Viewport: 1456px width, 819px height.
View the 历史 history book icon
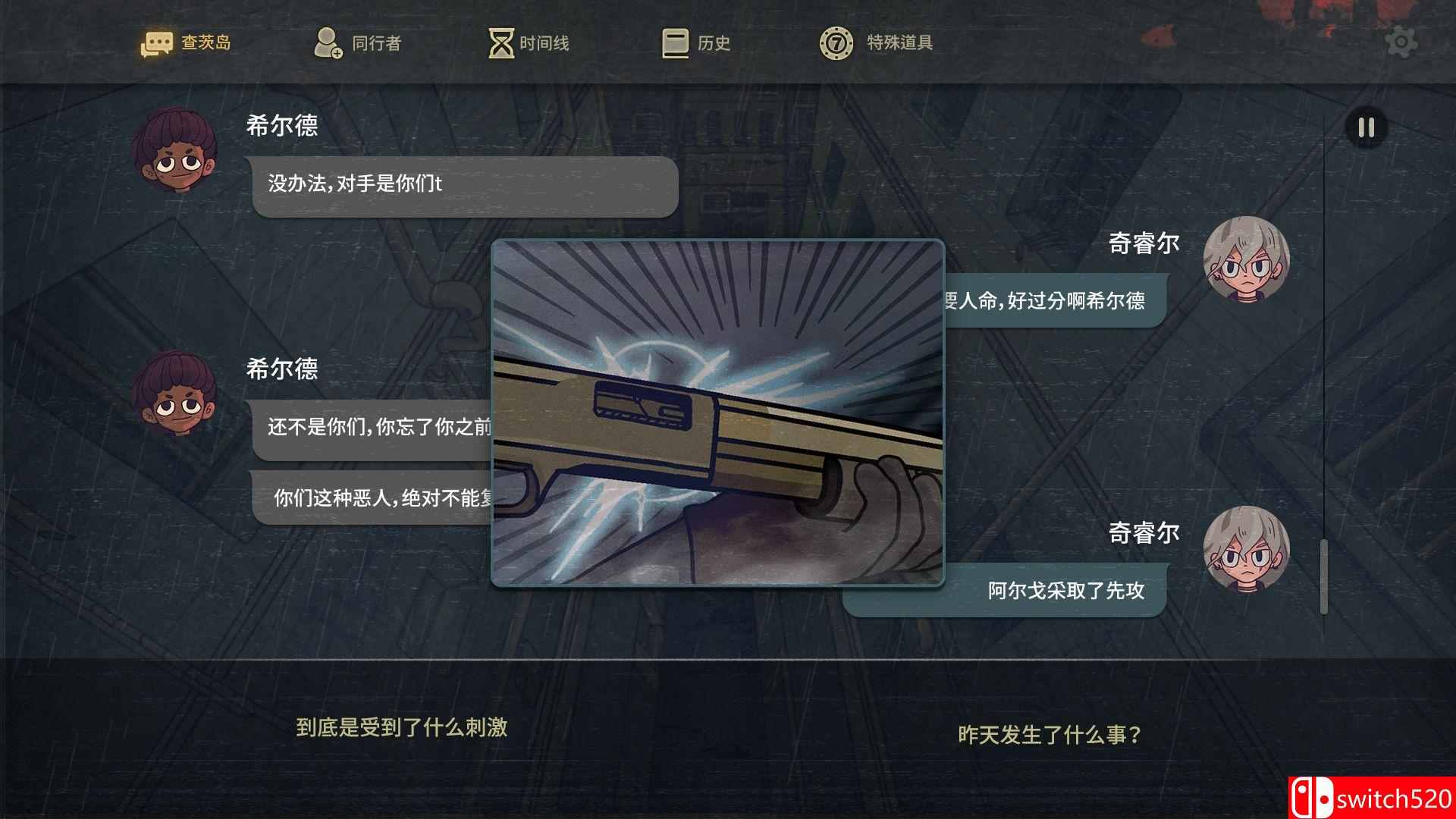(673, 43)
